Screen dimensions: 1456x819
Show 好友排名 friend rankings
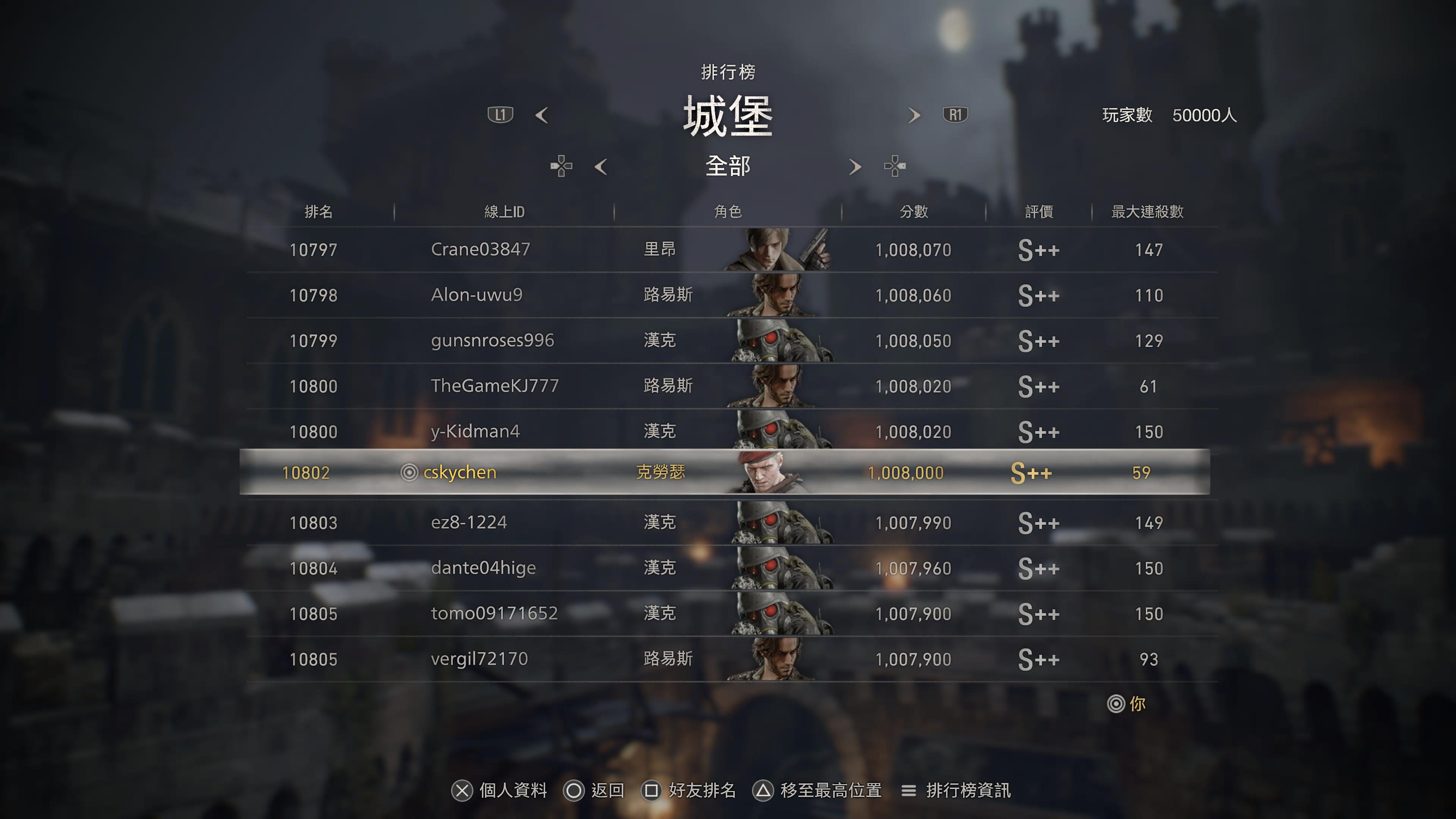point(689,790)
